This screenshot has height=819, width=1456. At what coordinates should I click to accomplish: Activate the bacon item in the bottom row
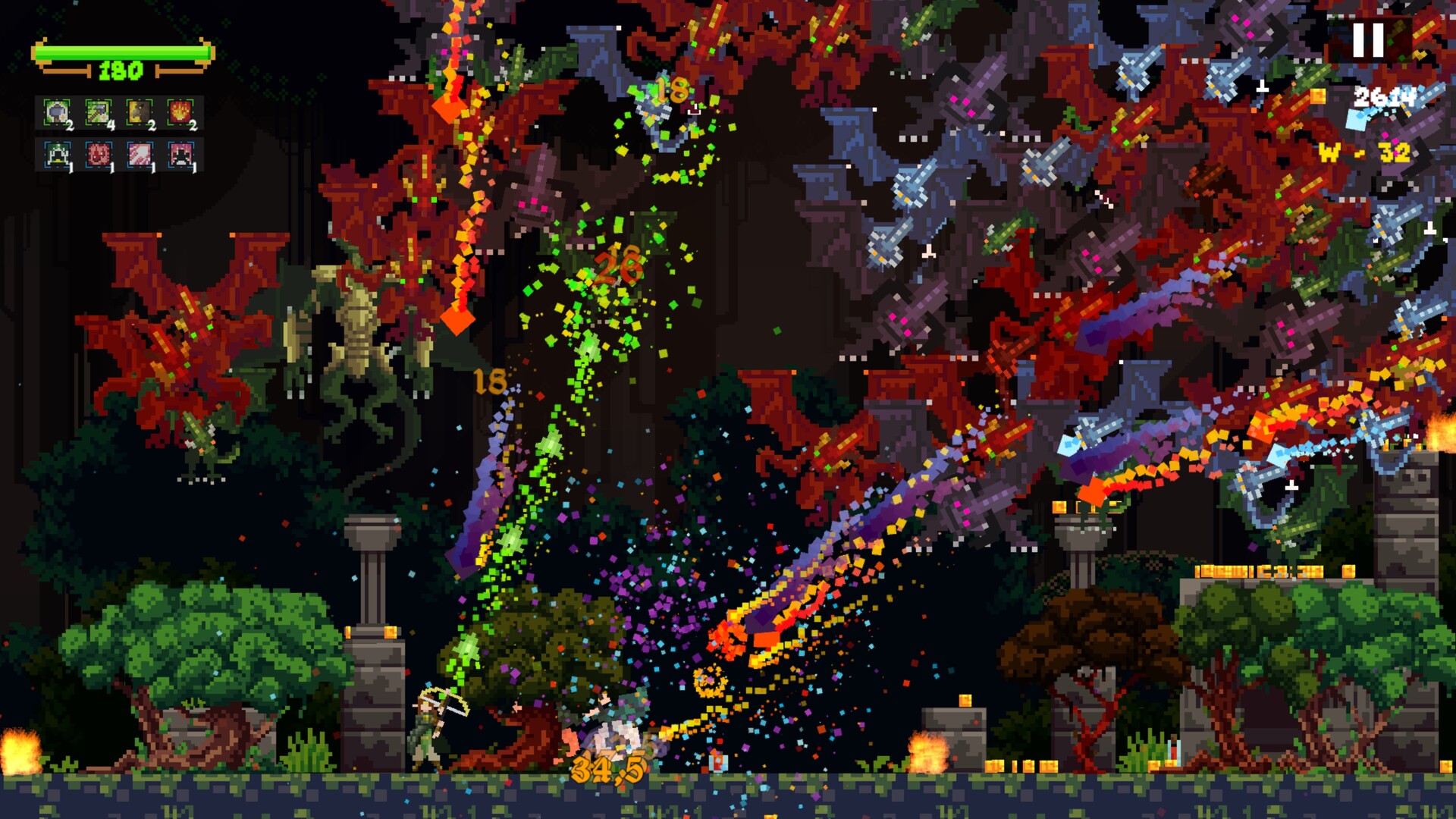[x=139, y=153]
